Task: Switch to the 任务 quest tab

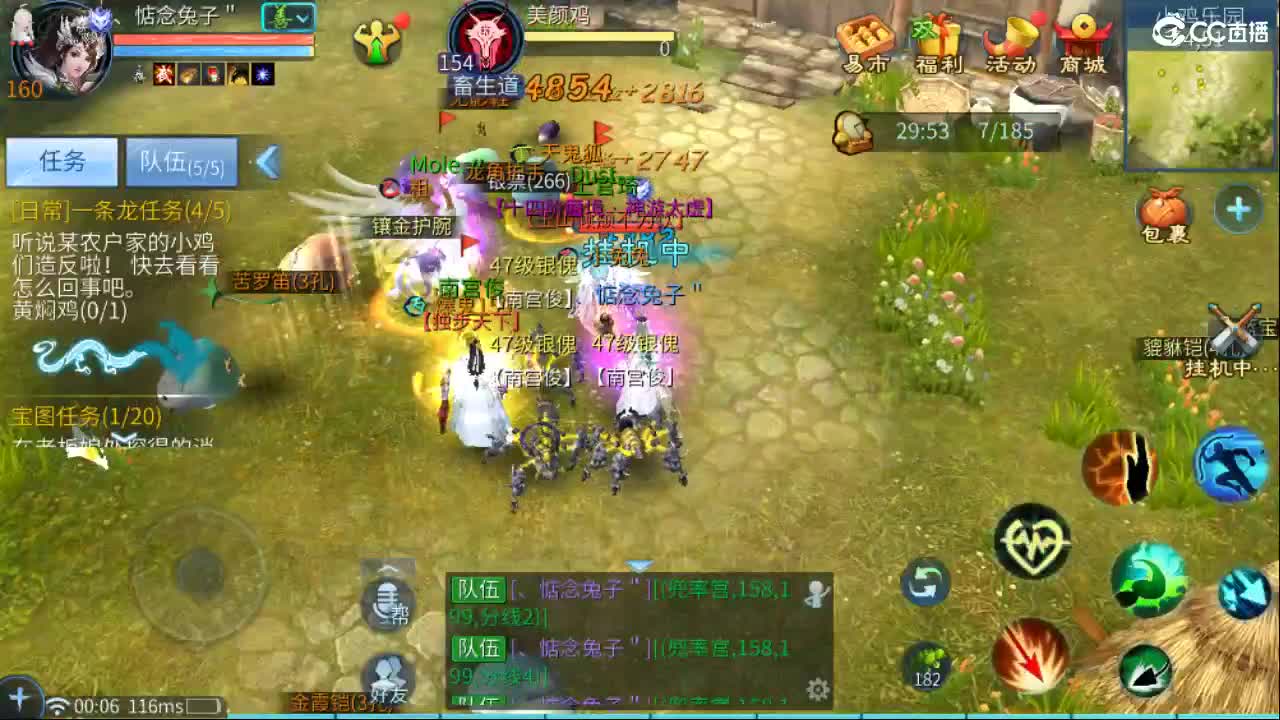Action: [62, 162]
